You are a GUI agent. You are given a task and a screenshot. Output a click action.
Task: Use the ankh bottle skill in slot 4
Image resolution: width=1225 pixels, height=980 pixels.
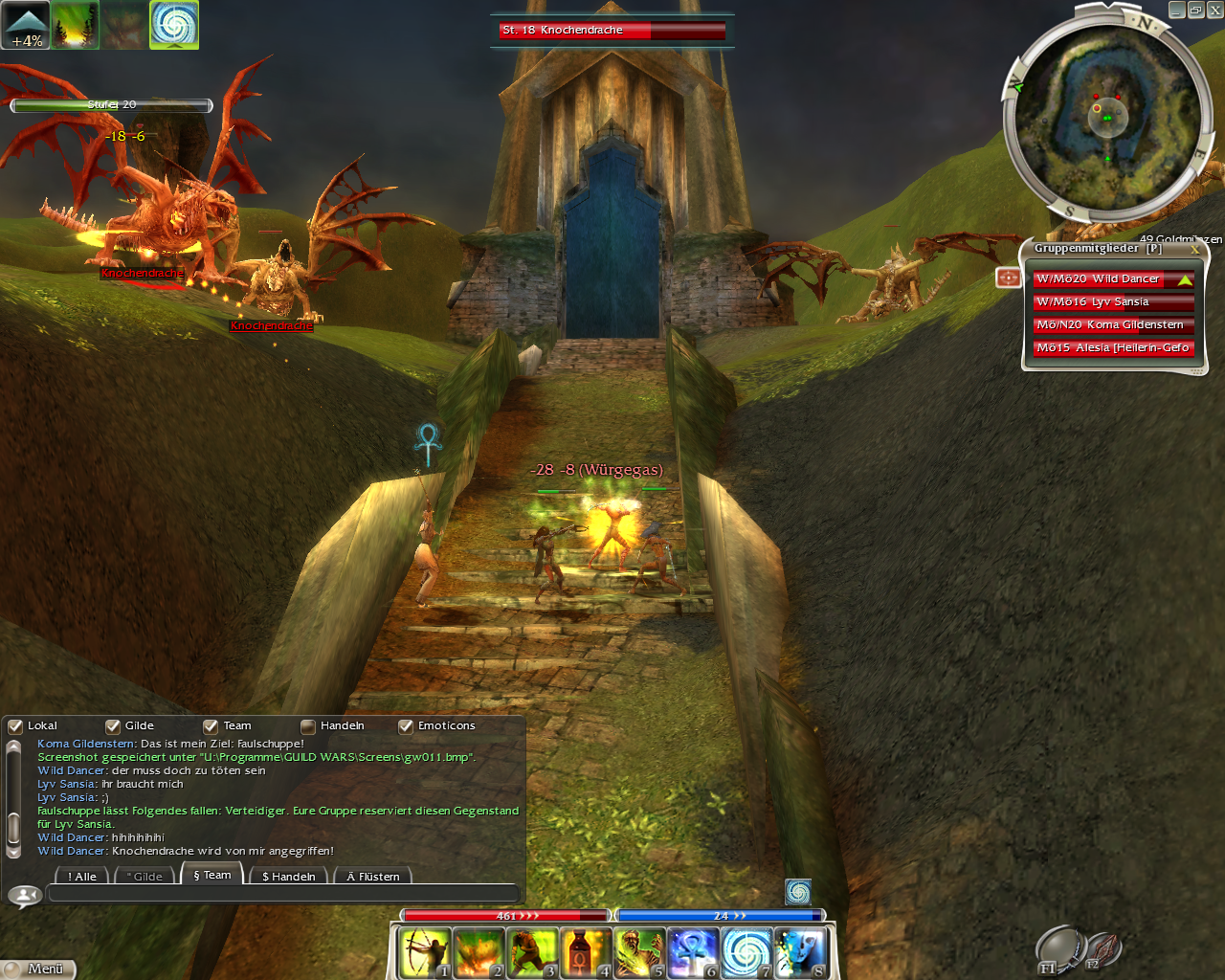(x=585, y=953)
